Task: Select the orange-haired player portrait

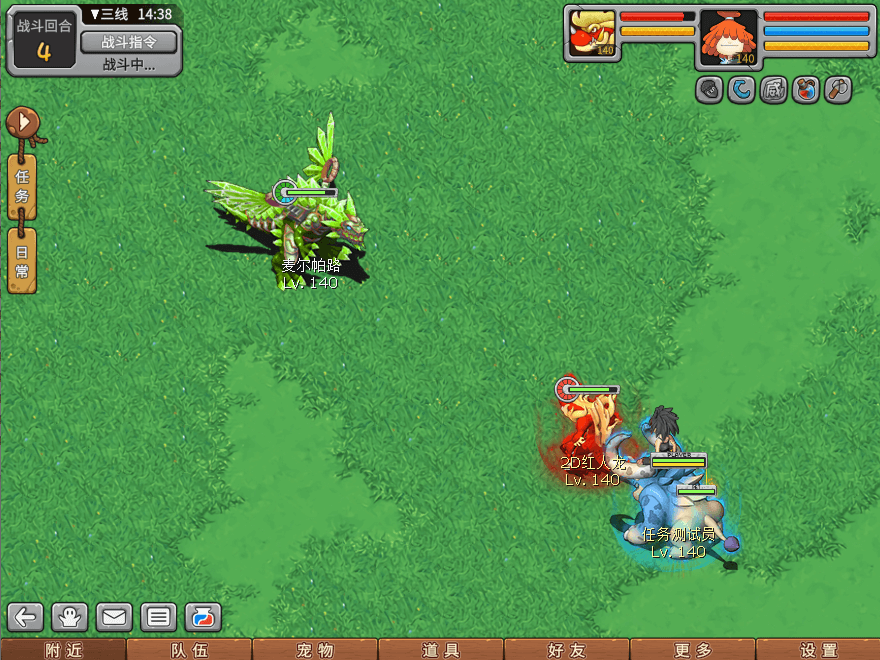Action: [x=728, y=36]
